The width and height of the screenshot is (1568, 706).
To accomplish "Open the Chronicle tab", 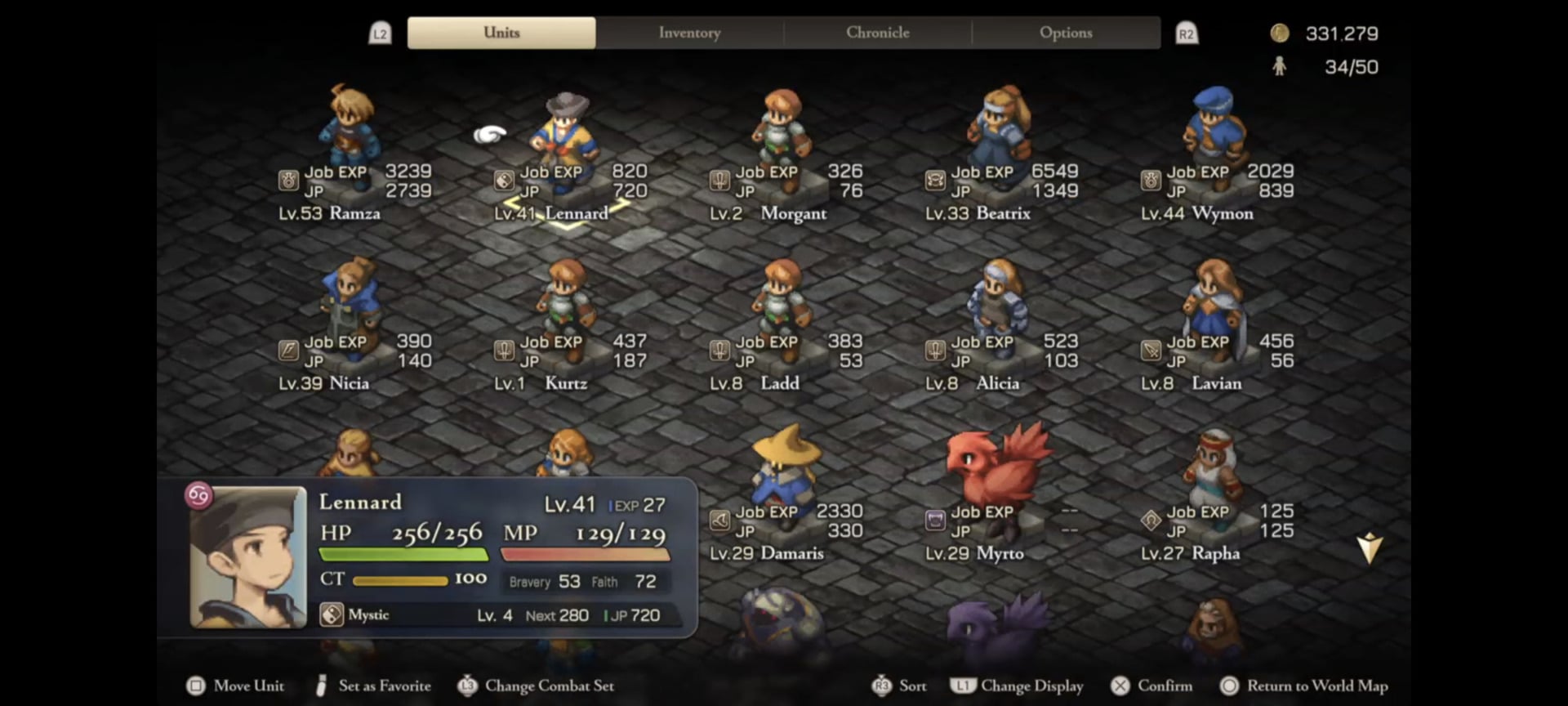I will (x=877, y=33).
